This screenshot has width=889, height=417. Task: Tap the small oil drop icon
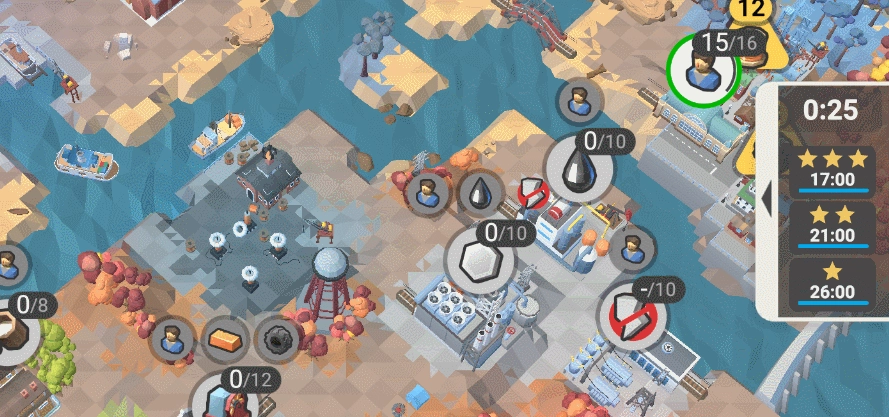pos(482,191)
